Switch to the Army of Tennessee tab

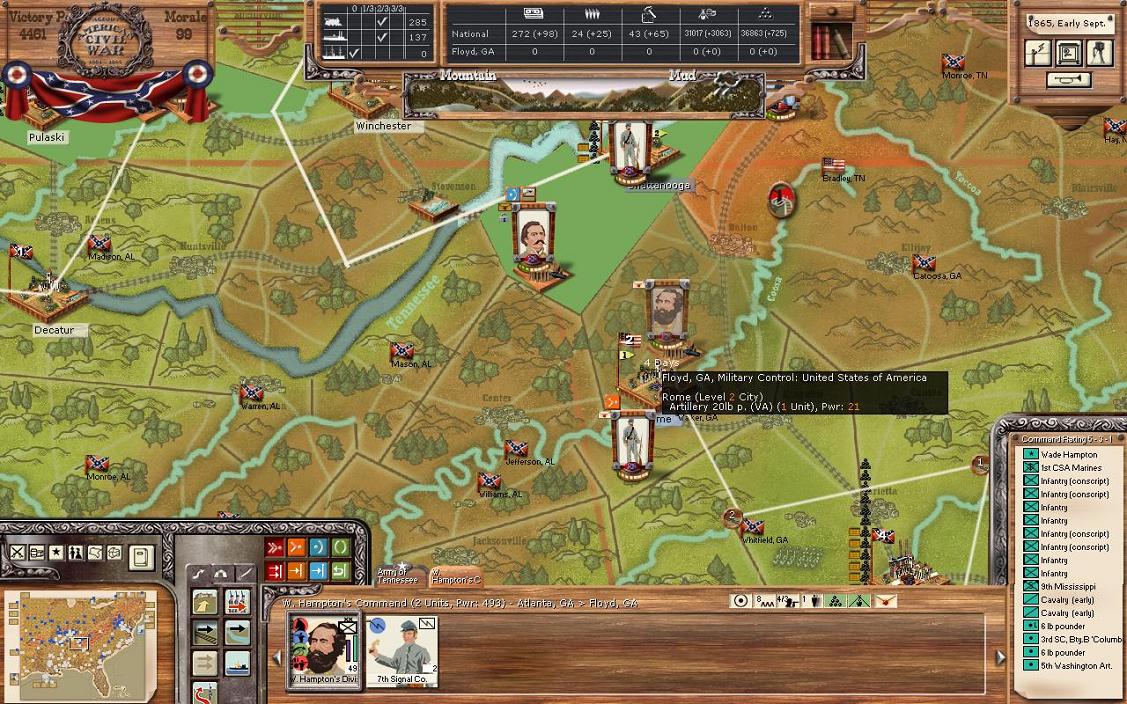397,575
